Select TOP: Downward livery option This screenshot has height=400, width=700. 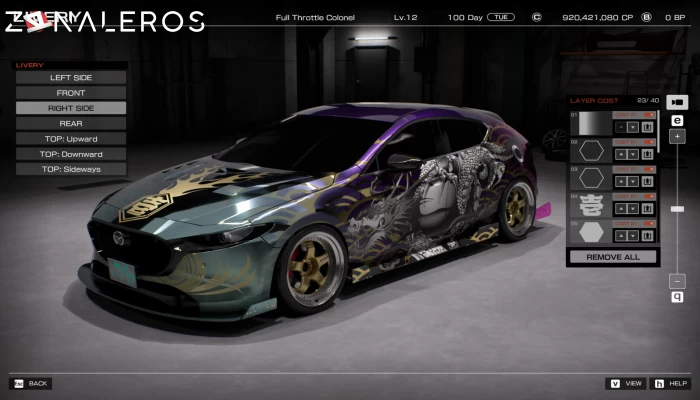pos(70,154)
